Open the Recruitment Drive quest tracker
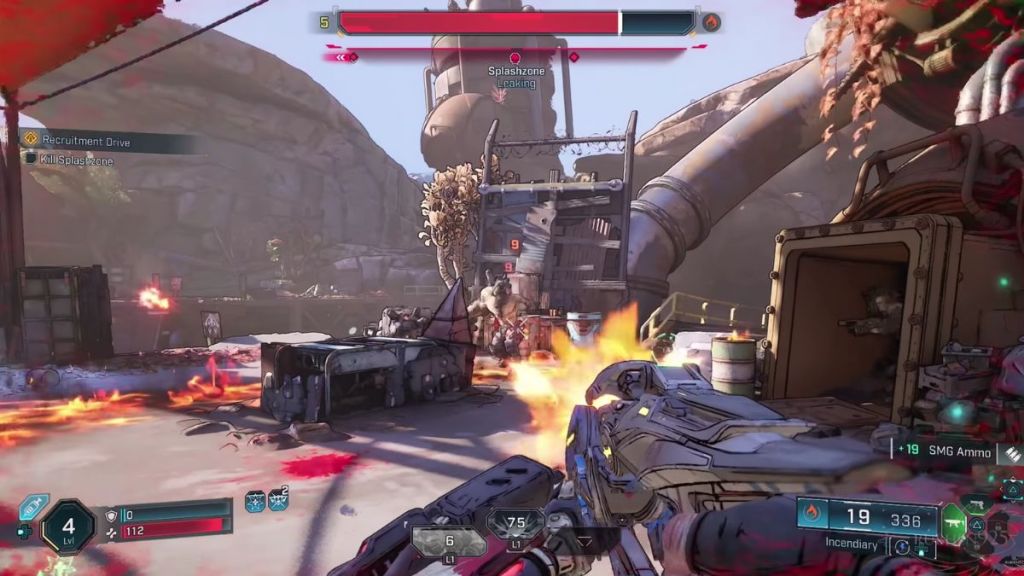The height and width of the screenshot is (576, 1024). 88,142
